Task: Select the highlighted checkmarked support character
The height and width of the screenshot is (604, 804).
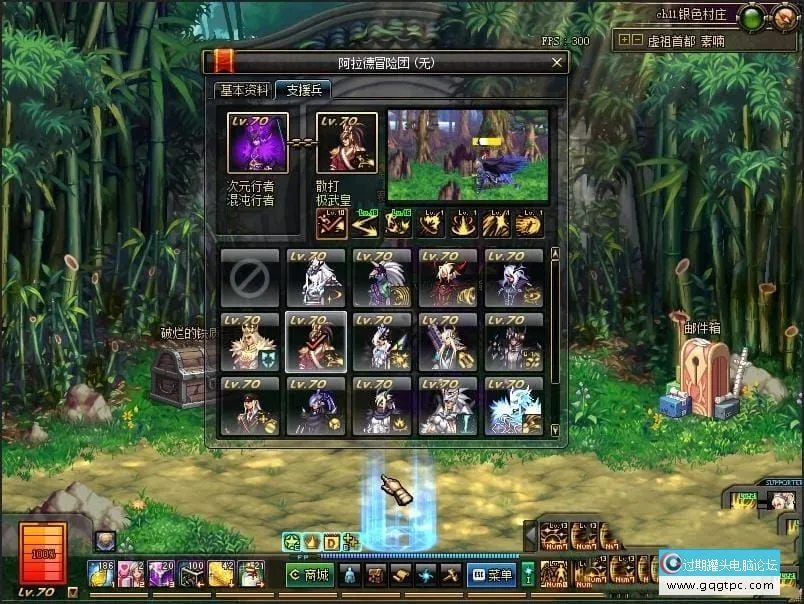Action: [316, 342]
